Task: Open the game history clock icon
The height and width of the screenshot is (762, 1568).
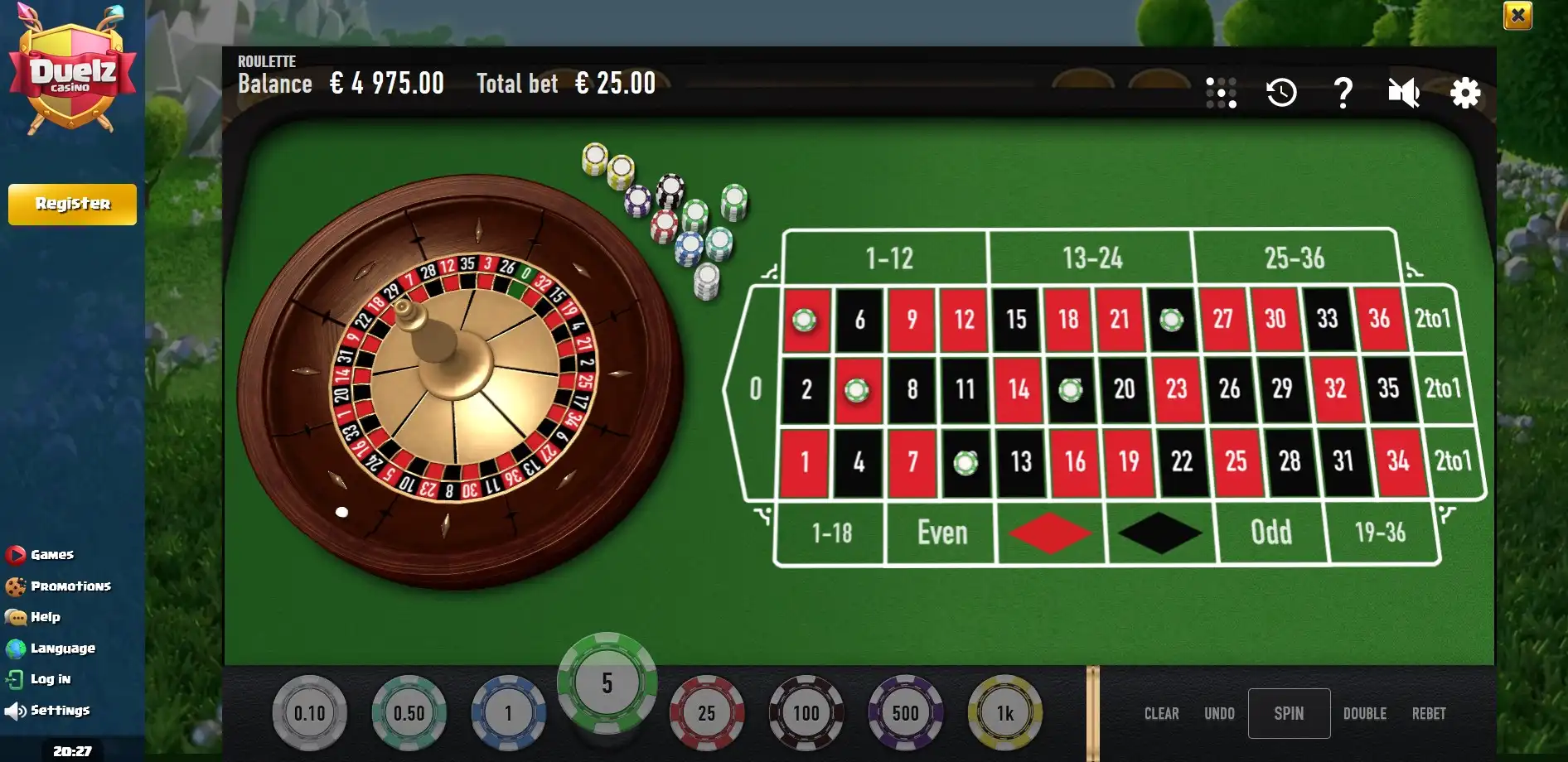Action: tap(1281, 92)
